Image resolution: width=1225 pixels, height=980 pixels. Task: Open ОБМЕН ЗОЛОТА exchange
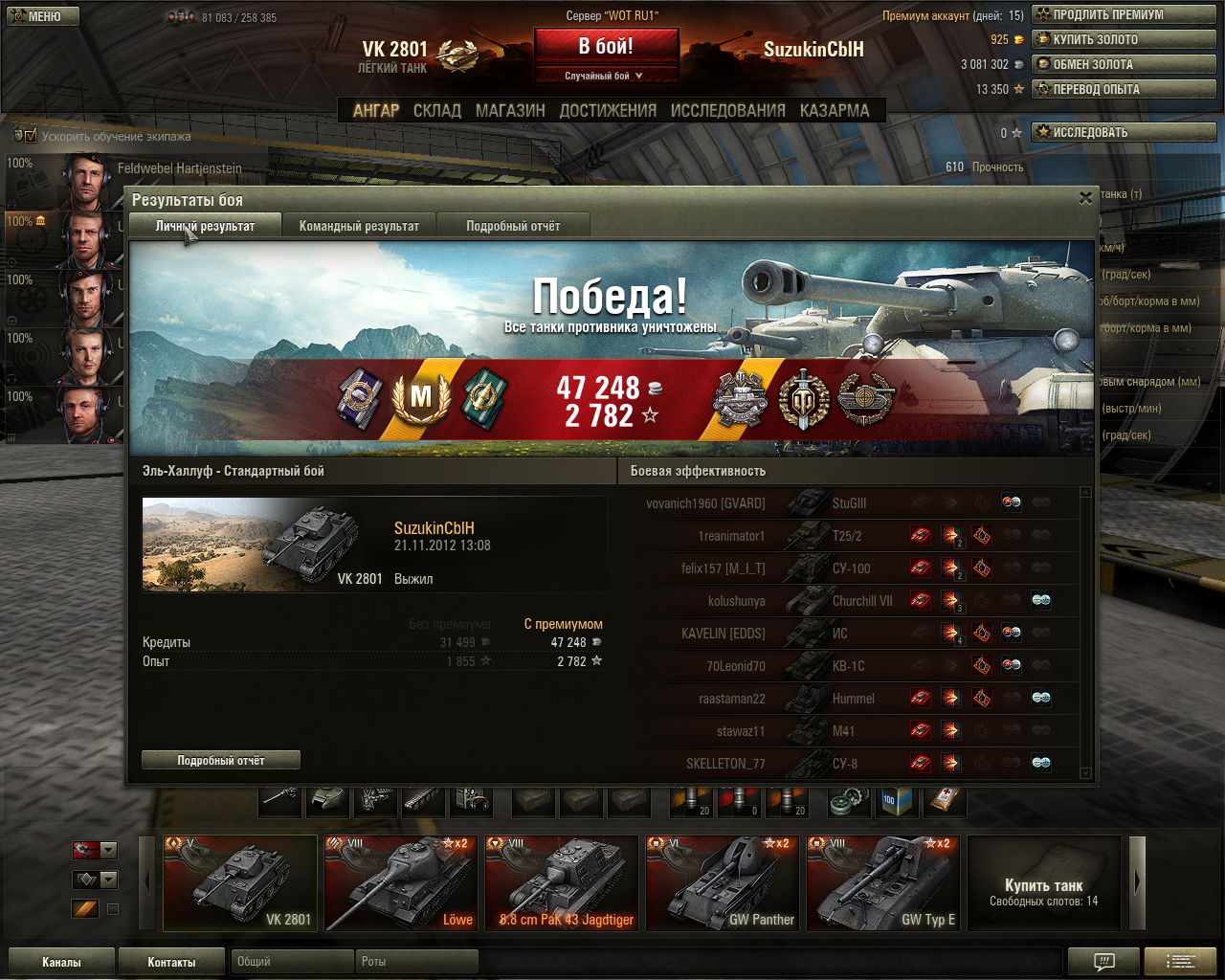1124,64
